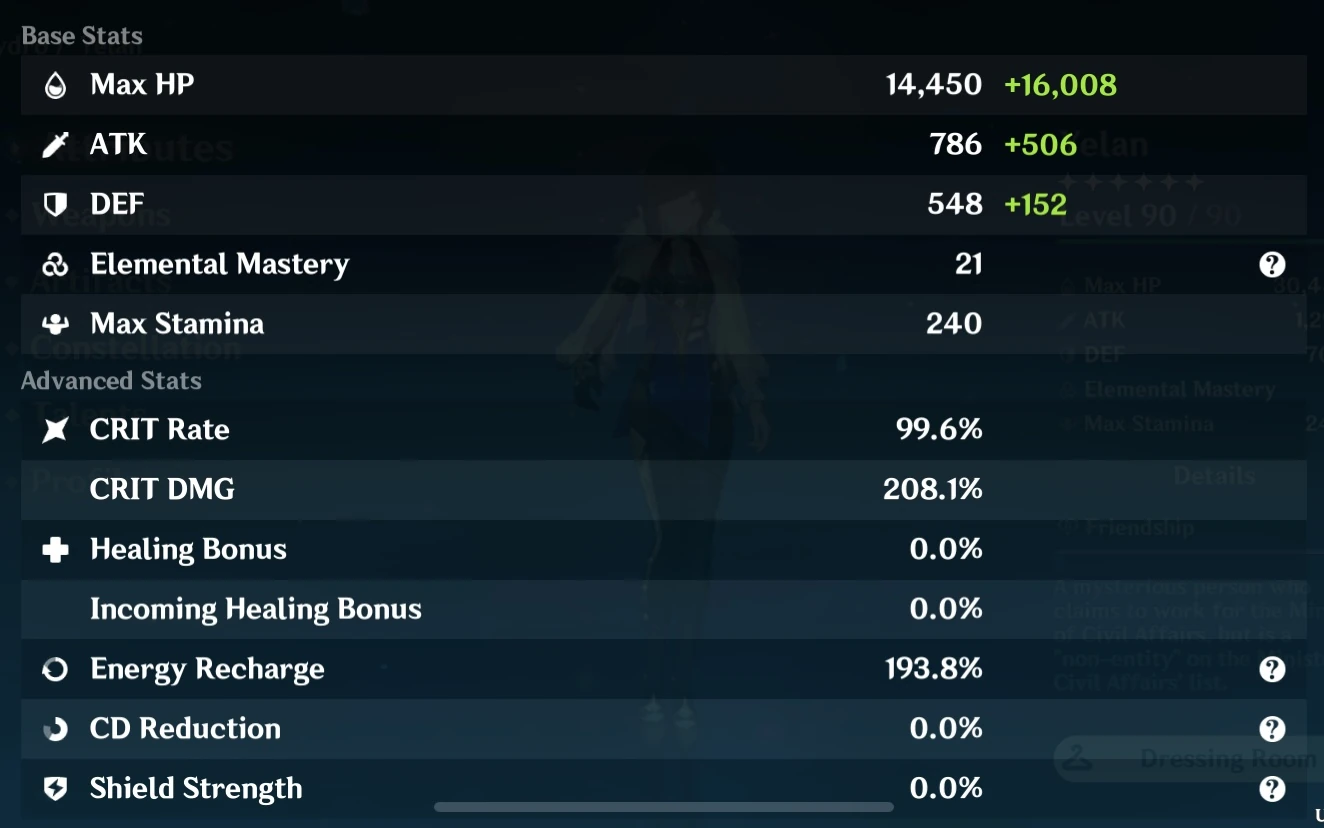
Task: Select the ATK sword icon
Action: tap(56, 144)
